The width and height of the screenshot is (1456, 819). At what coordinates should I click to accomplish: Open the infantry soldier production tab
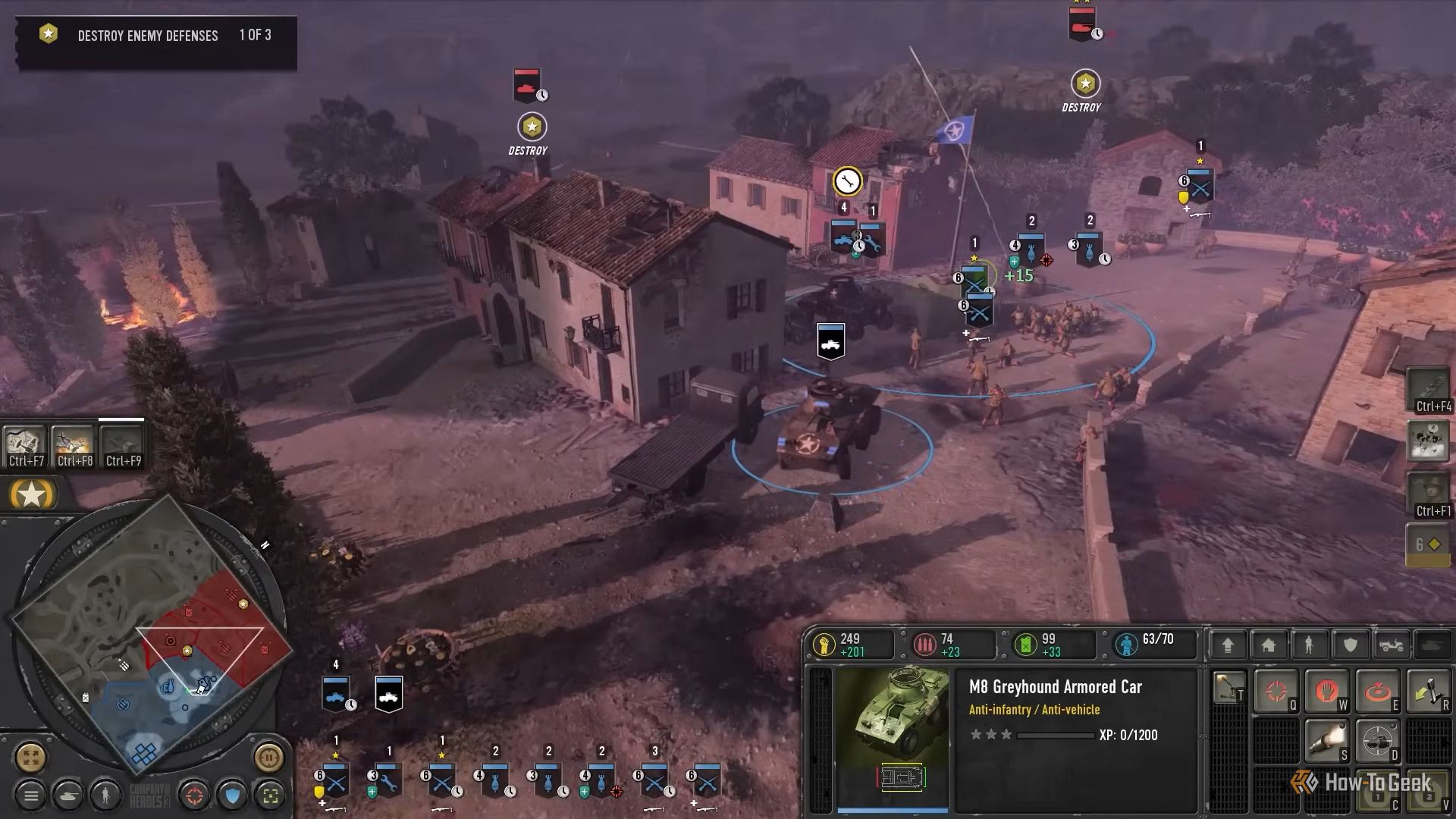tap(1310, 645)
